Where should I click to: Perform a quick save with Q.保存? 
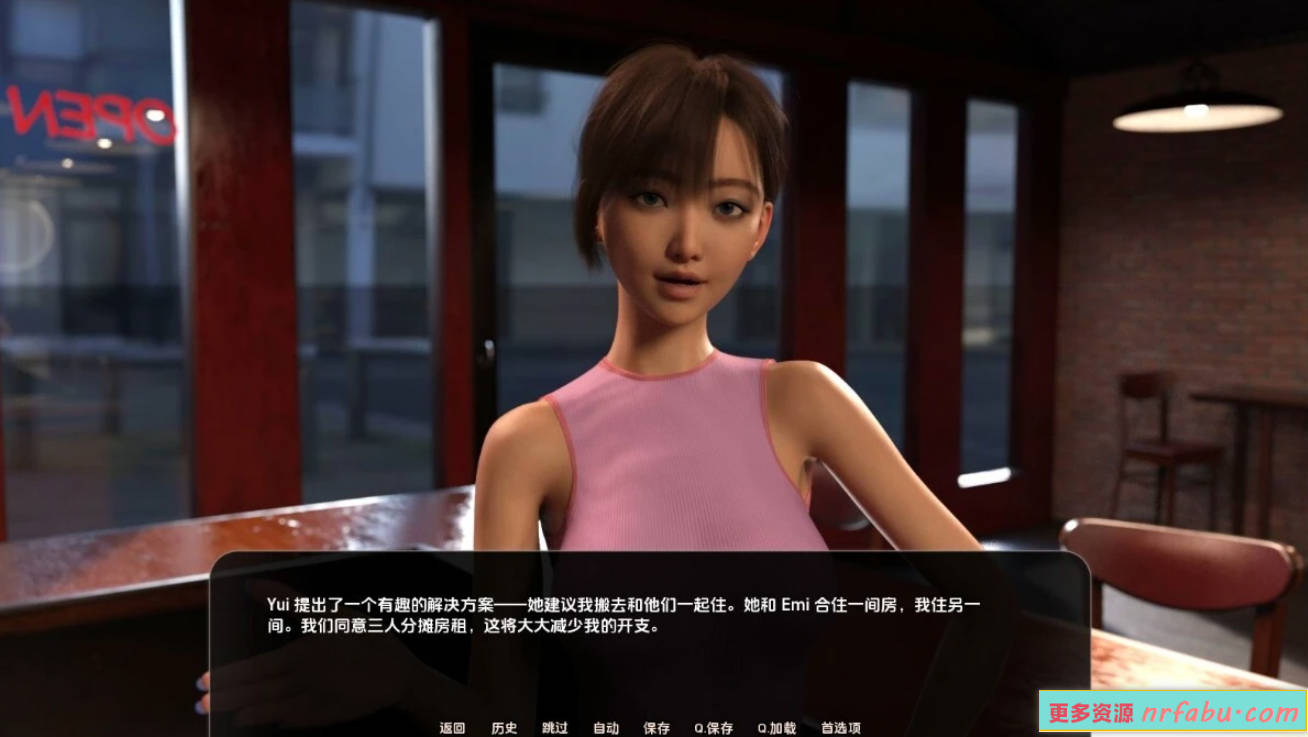(713, 727)
